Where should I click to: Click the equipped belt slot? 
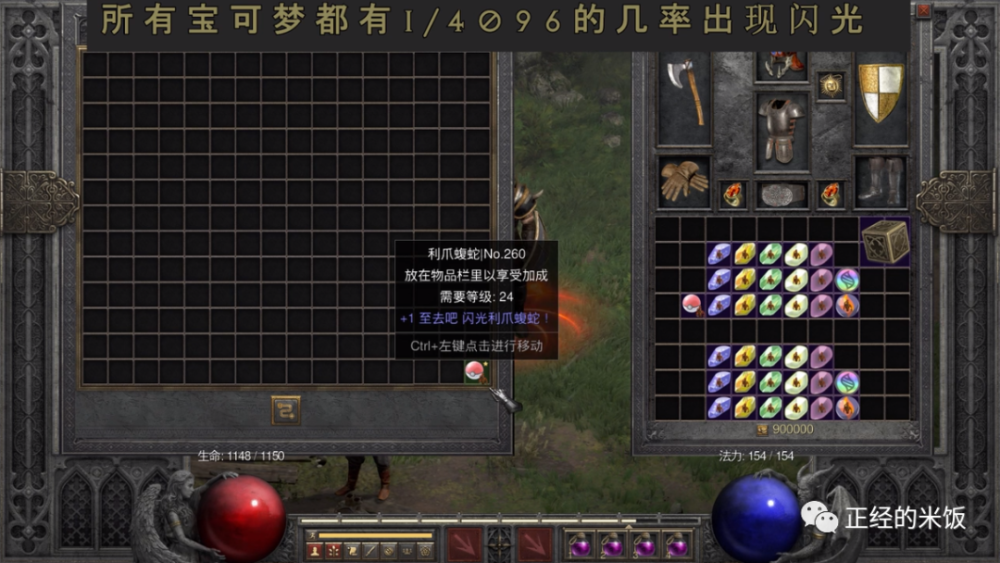782,194
